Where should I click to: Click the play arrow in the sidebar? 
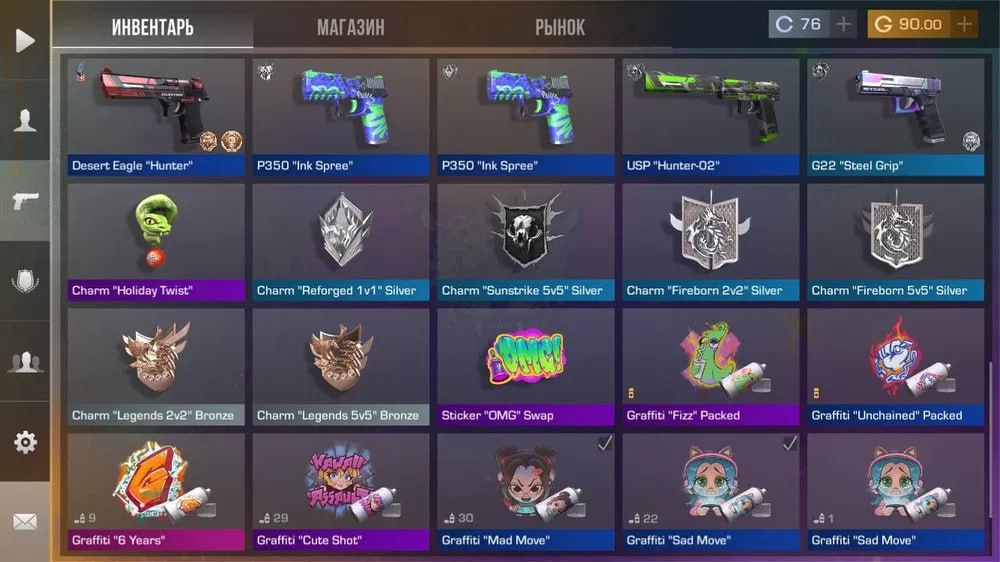(x=25, y=40)
